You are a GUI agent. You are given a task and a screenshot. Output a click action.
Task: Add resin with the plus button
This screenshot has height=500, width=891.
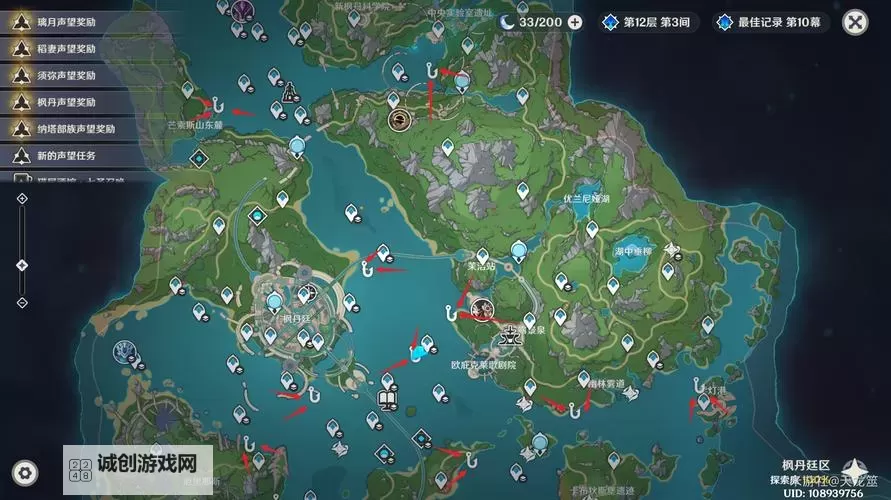point(575,21)
